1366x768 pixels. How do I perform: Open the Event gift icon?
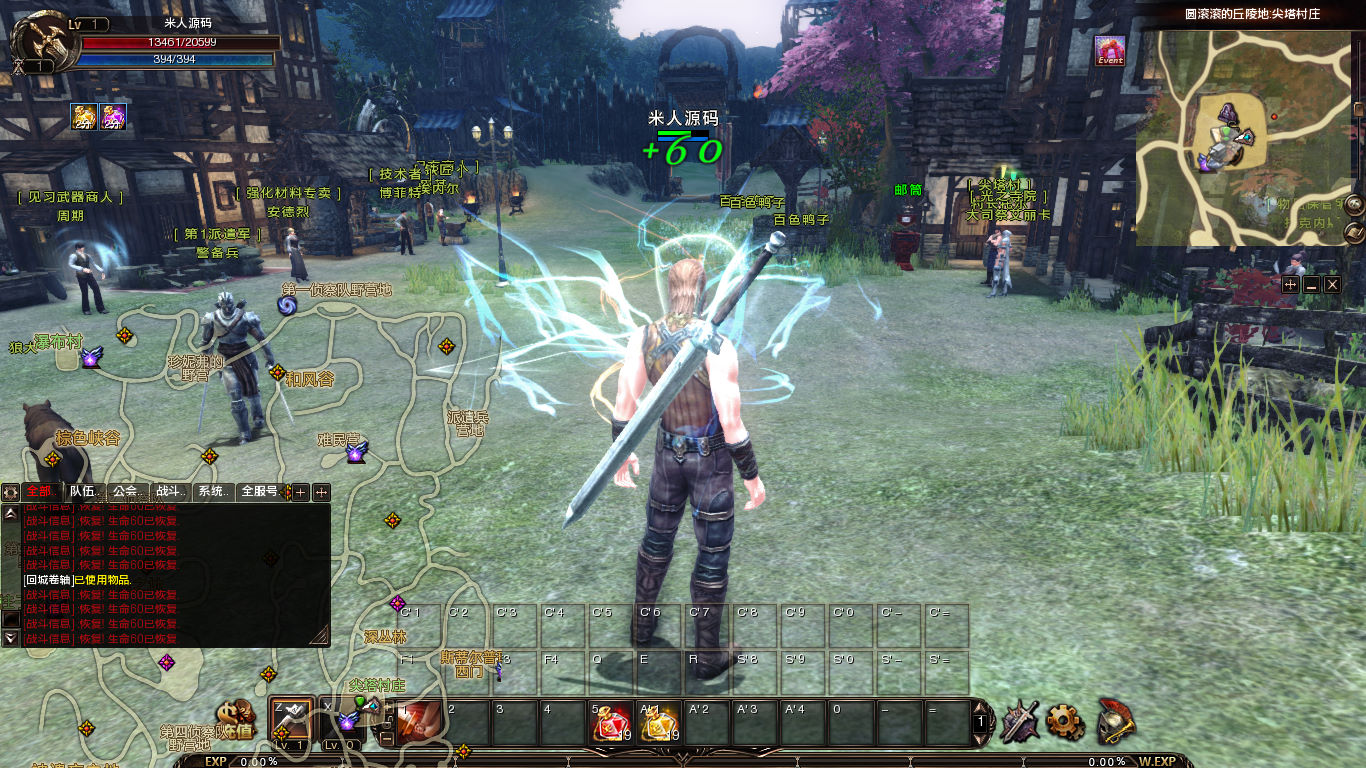pyautogui.click(x=1109, y=50)
